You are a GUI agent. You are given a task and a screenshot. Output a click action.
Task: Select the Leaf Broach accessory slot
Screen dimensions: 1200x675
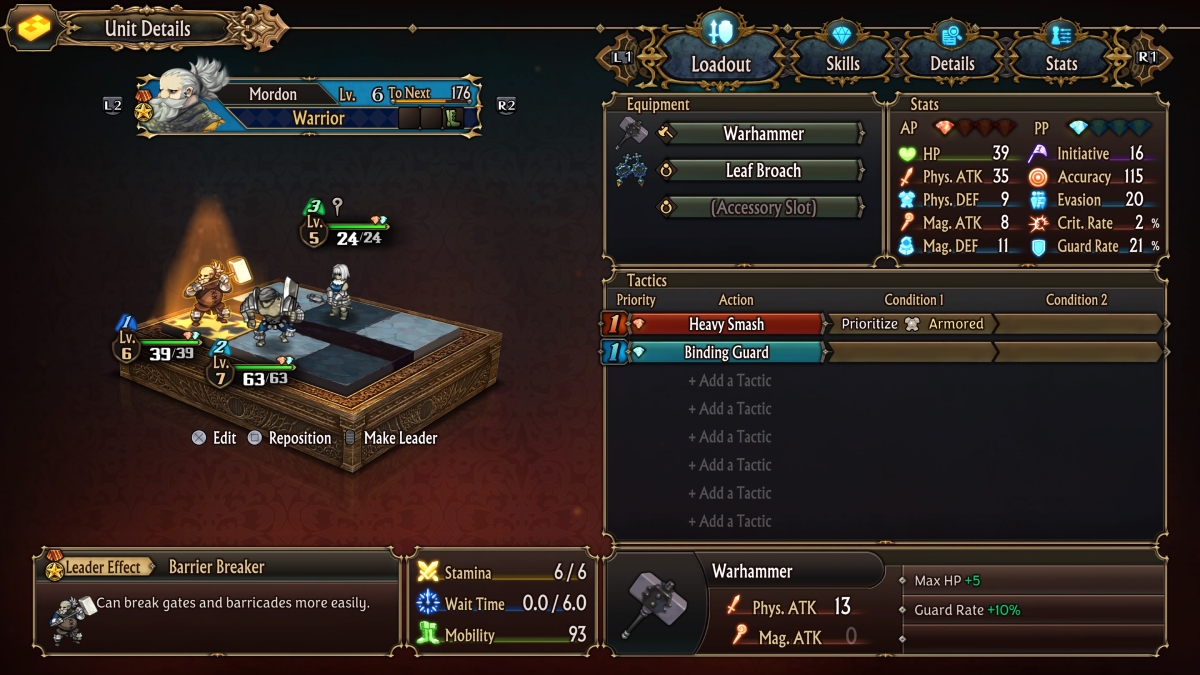(x=763, y=171)
